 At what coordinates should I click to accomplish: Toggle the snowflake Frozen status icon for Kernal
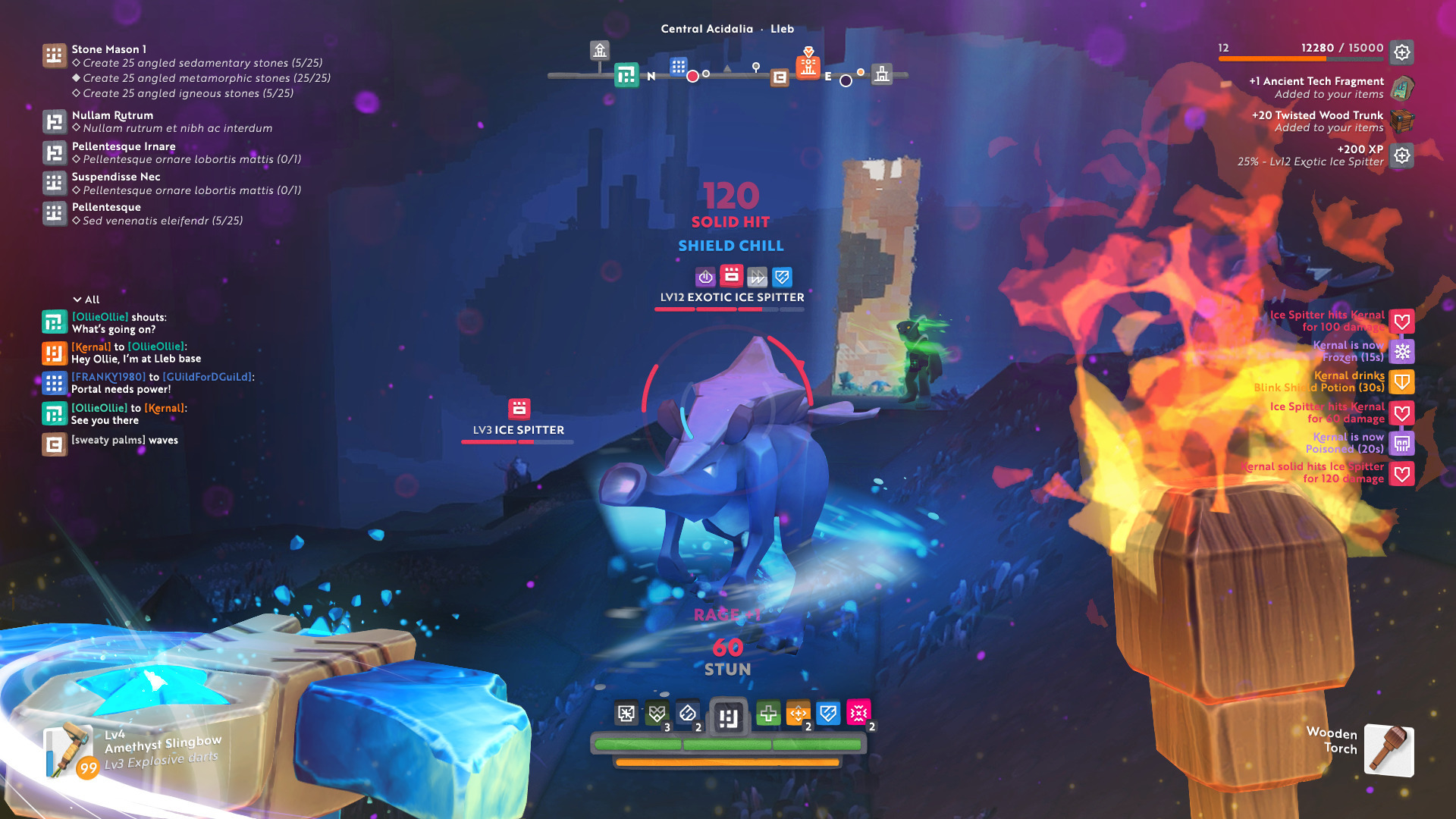pos(1402,351)
